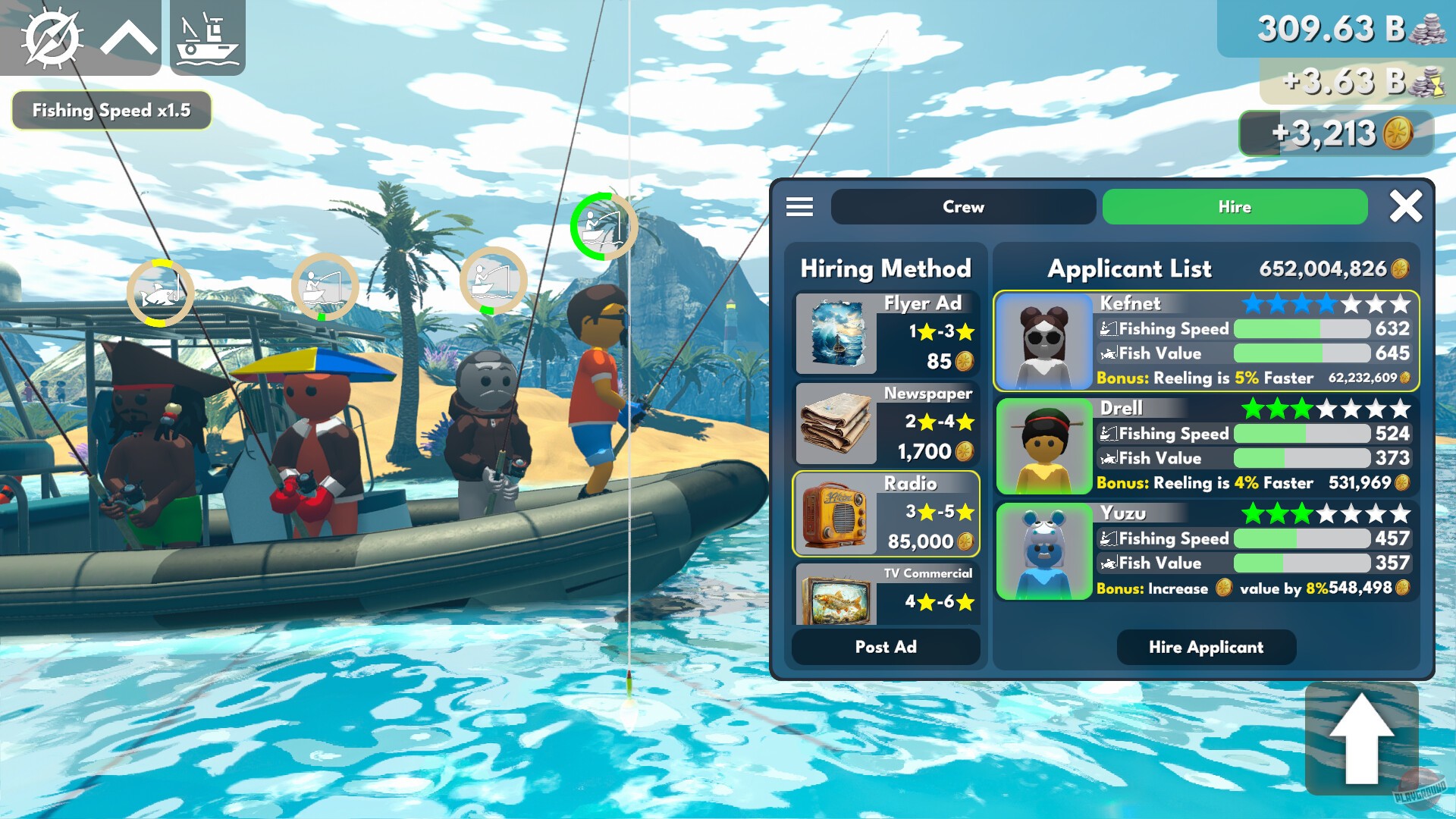The width and height of the screenshot is (1456, 819).
Task: Open the ship's wheel compass icon top-left
Action: [52, 38]
